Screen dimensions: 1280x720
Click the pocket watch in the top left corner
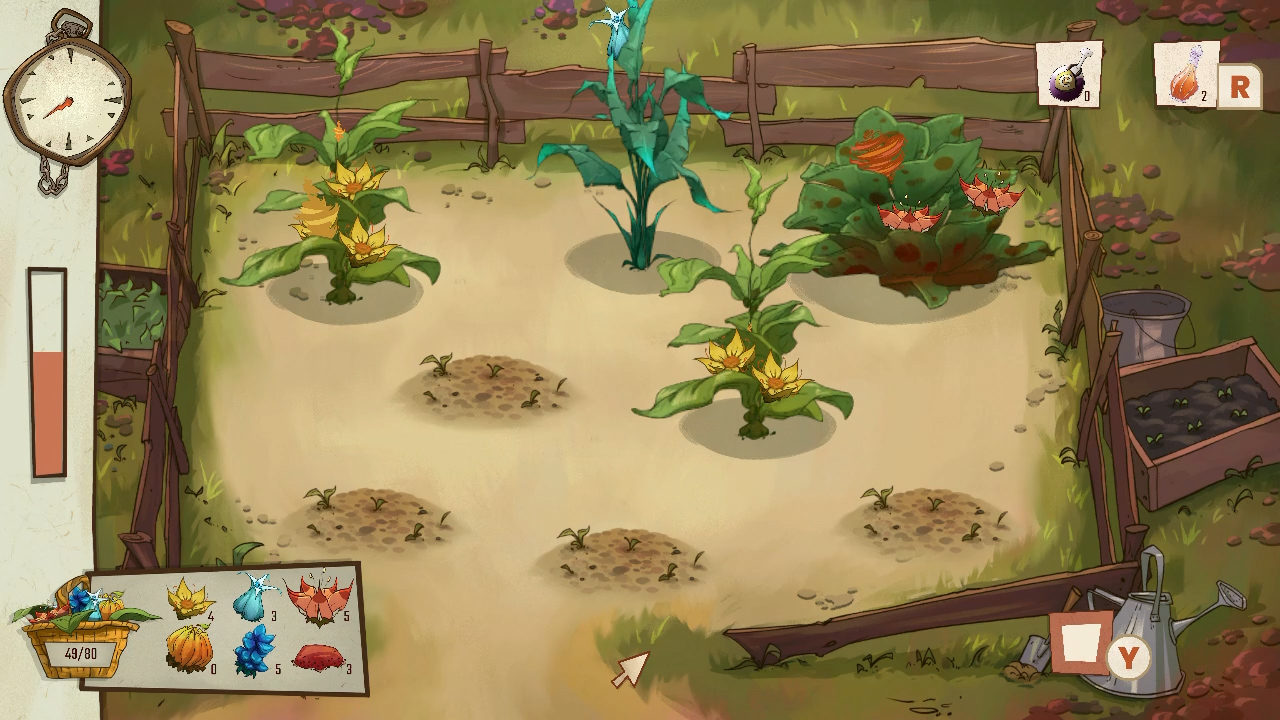(x=65, y=95)
